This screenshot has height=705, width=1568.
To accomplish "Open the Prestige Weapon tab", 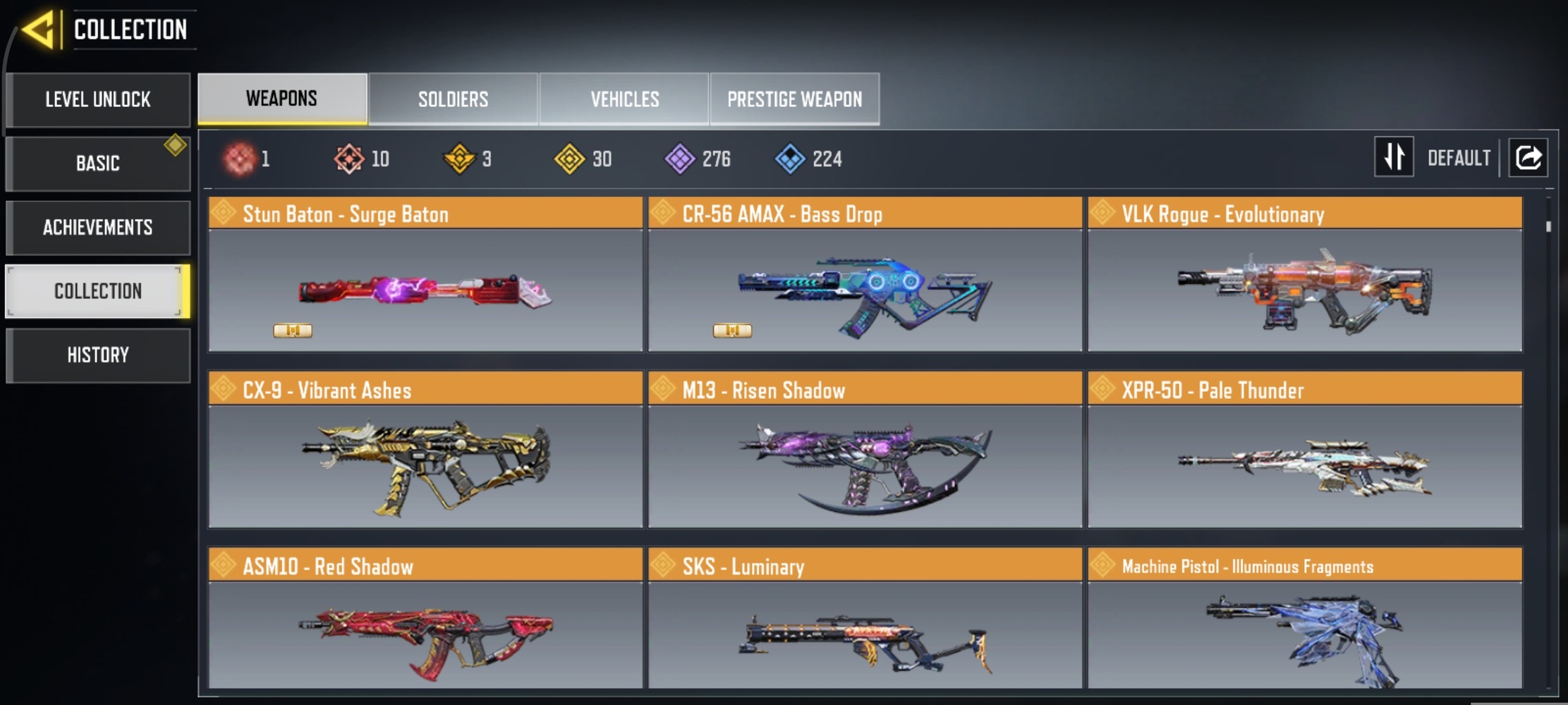I will [795, 99].
